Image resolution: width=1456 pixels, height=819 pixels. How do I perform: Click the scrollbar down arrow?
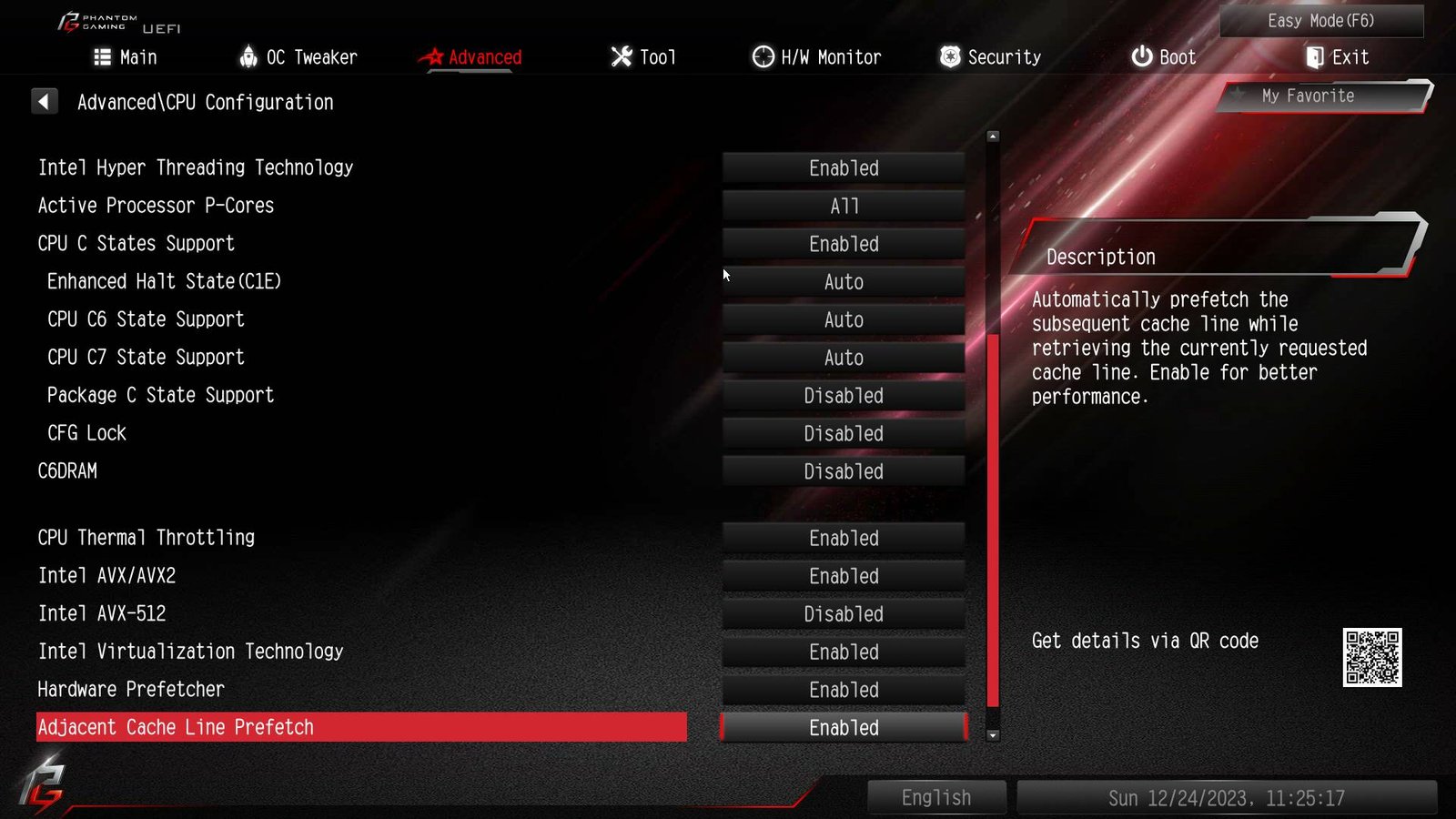pos(993,735)
